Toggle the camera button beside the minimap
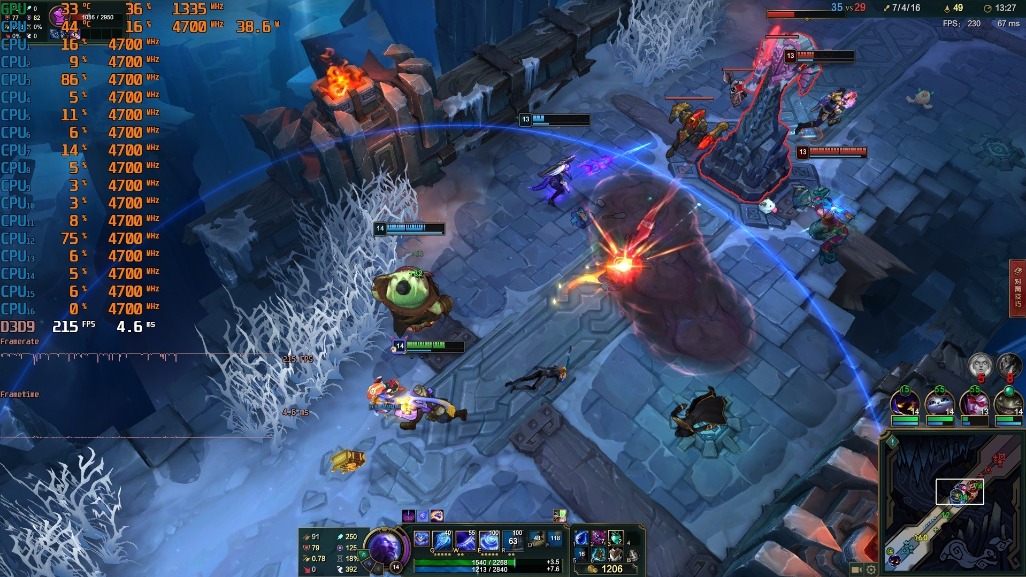Image resolution: width=1026 pixels, height=577 pixels. click(x=856, y=569)
